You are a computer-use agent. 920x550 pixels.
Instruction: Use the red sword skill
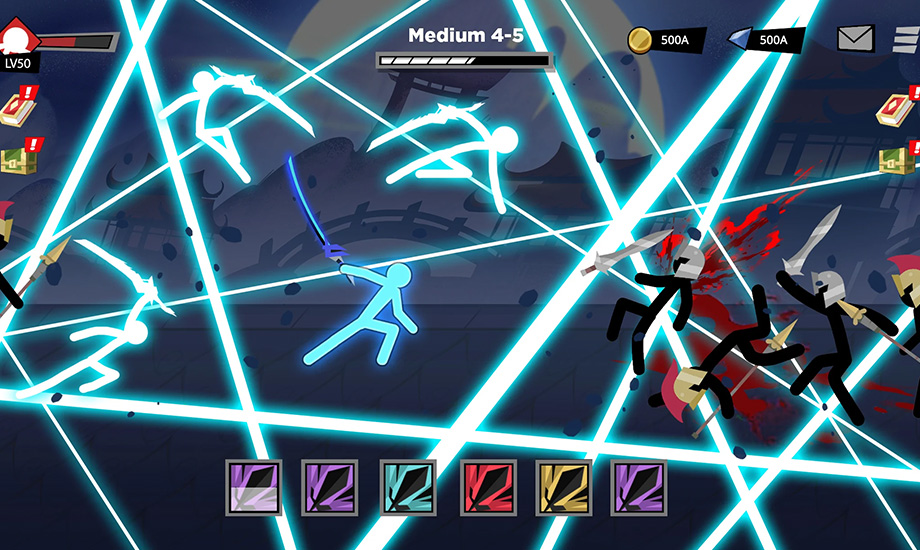[x=488, y=487]
